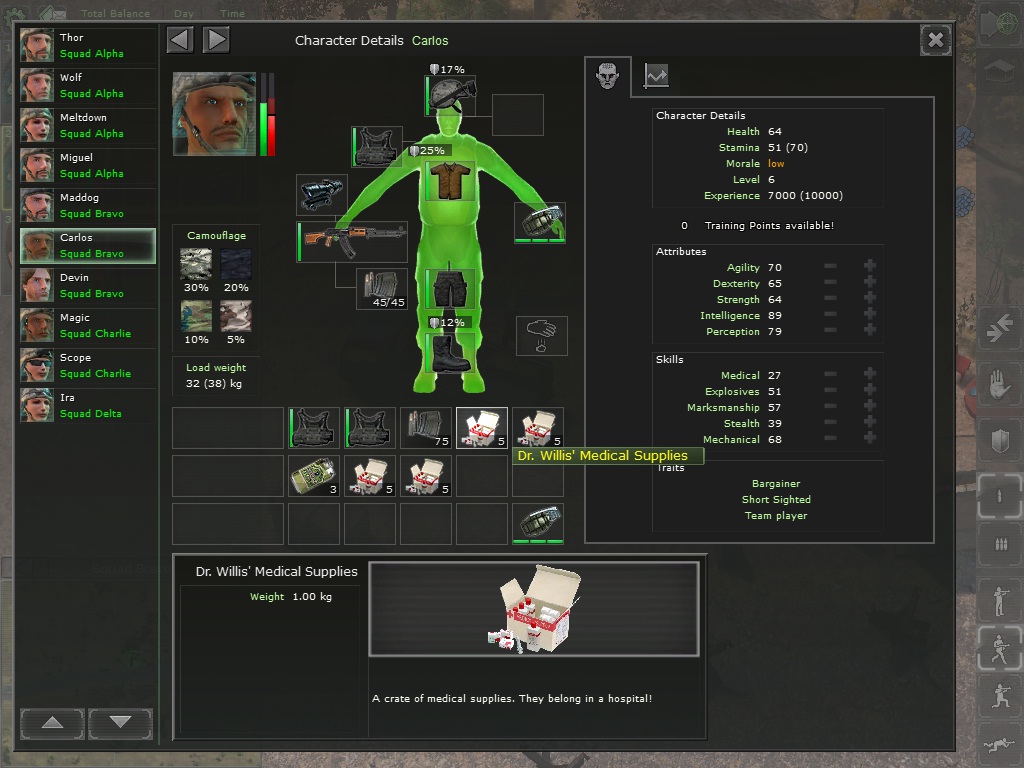
Task: Select Maddog of Squad Bravo
Action: (88, 206)
